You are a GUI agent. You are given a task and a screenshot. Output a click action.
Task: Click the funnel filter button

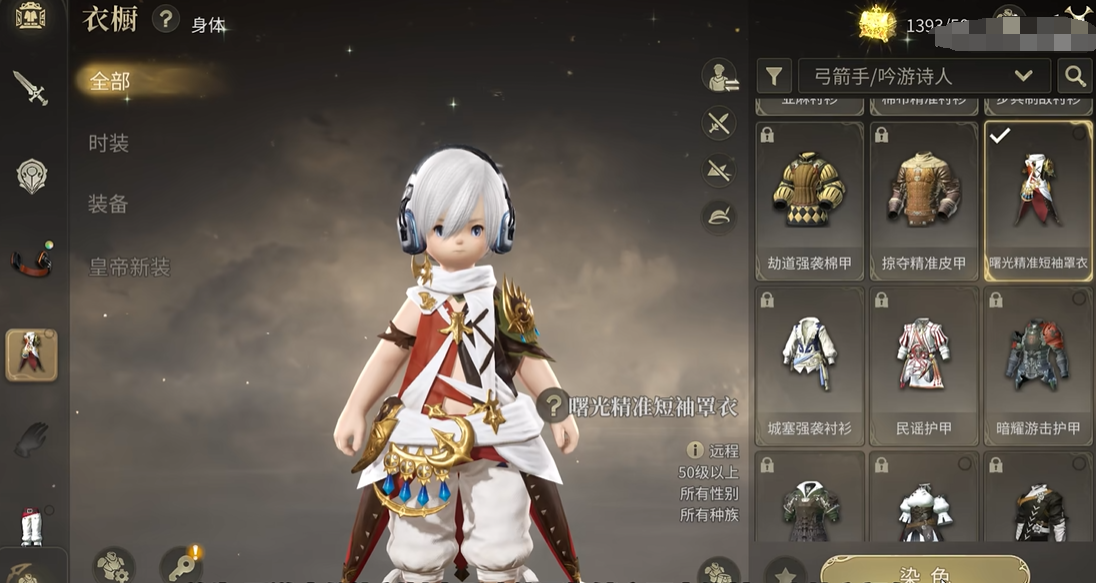point(773,76)
